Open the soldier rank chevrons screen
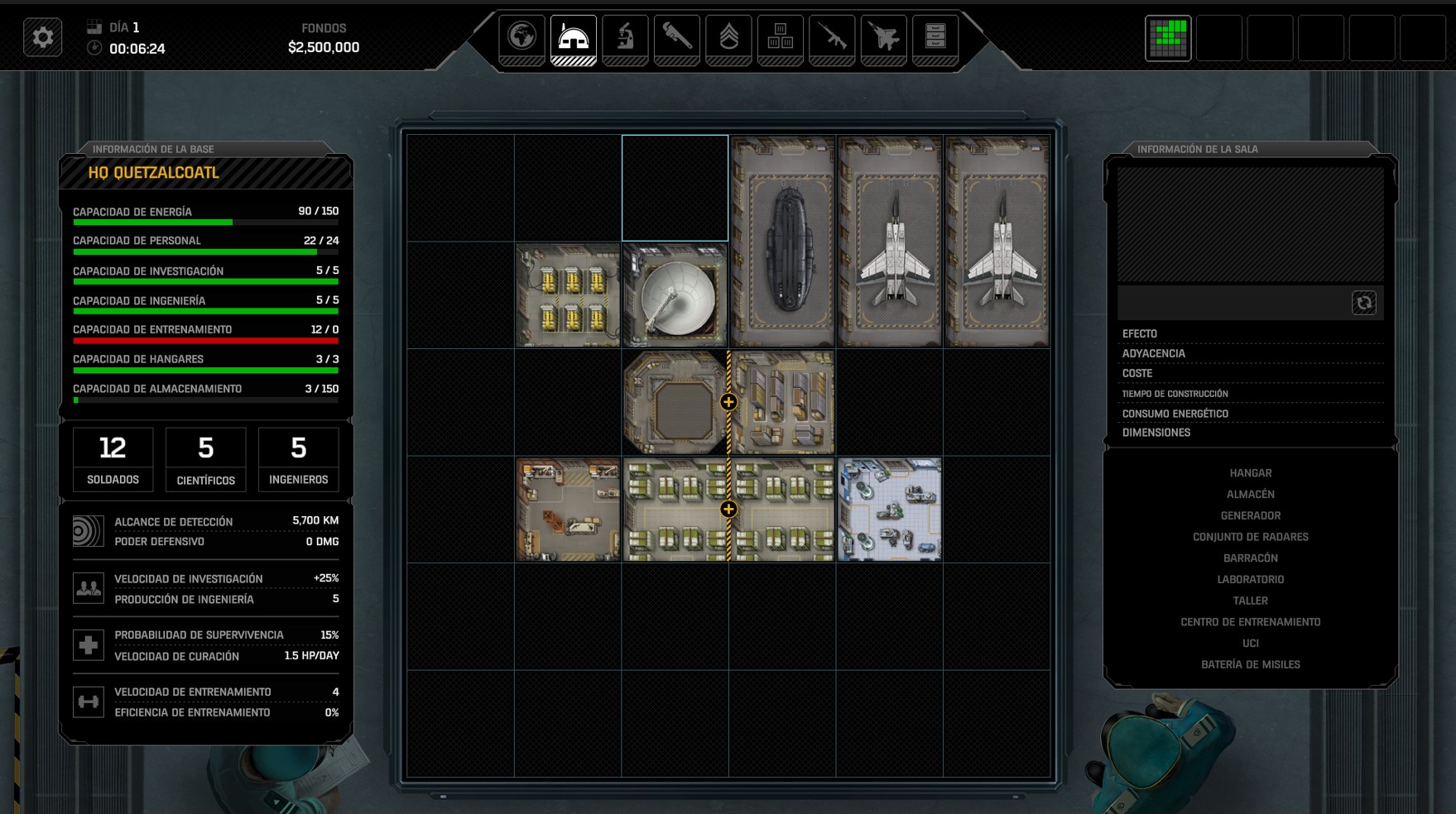Viewport: 1456px width, 814px height. (728, 38)
